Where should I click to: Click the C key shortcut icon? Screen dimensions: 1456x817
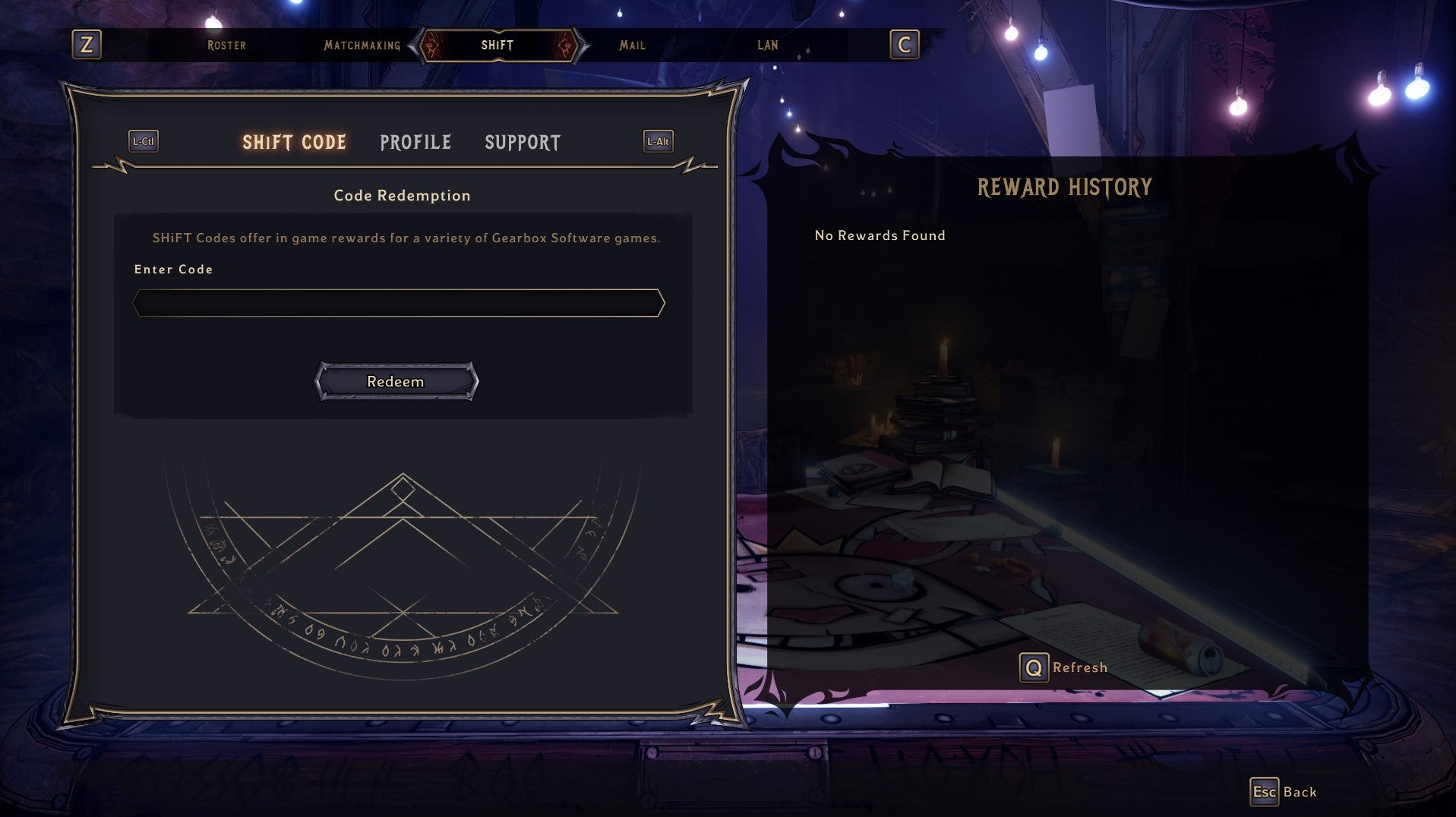point(902,46)
